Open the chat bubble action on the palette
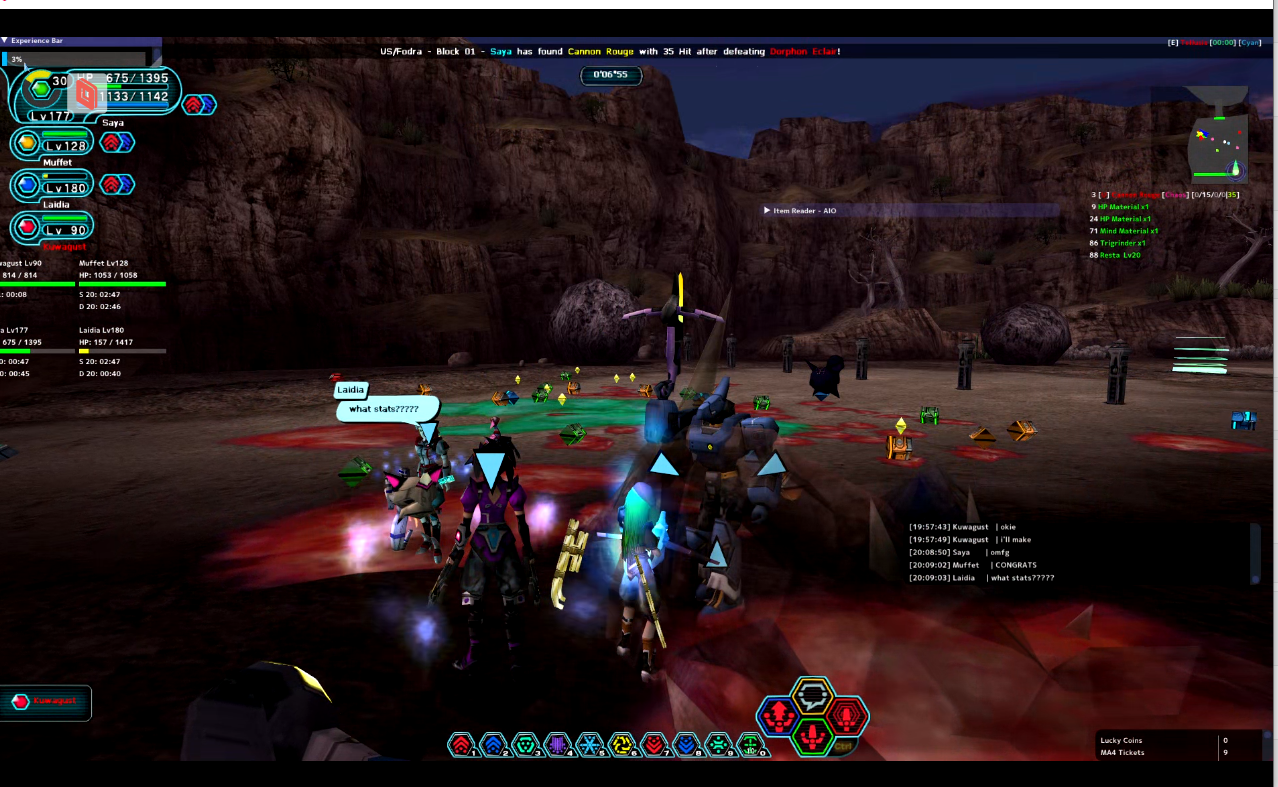1278x787 pixels. click(813, 695)
